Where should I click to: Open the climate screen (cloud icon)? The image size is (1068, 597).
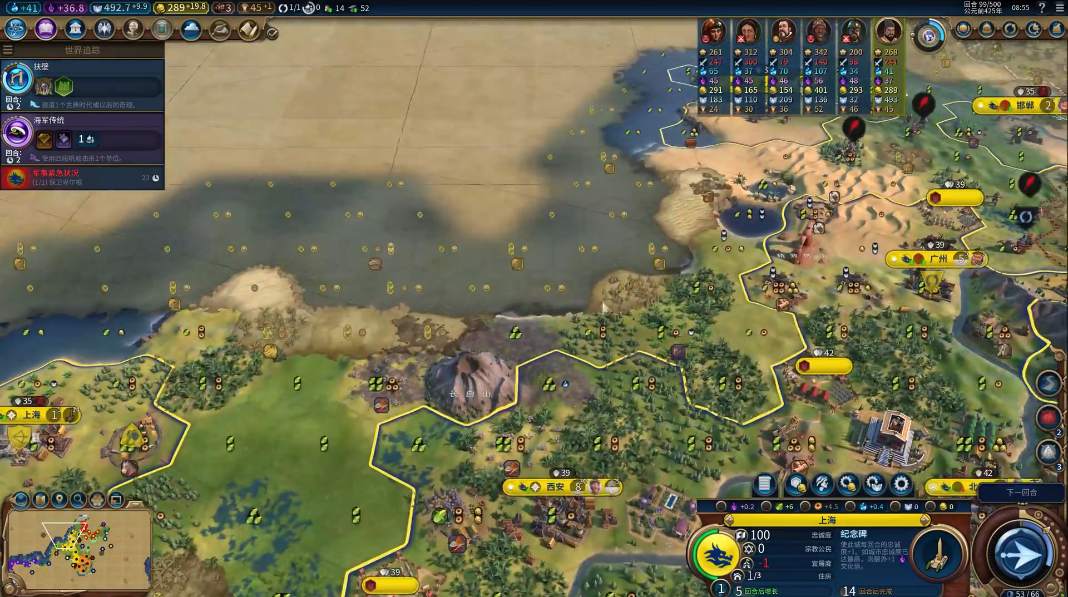(x=190, y=29)
